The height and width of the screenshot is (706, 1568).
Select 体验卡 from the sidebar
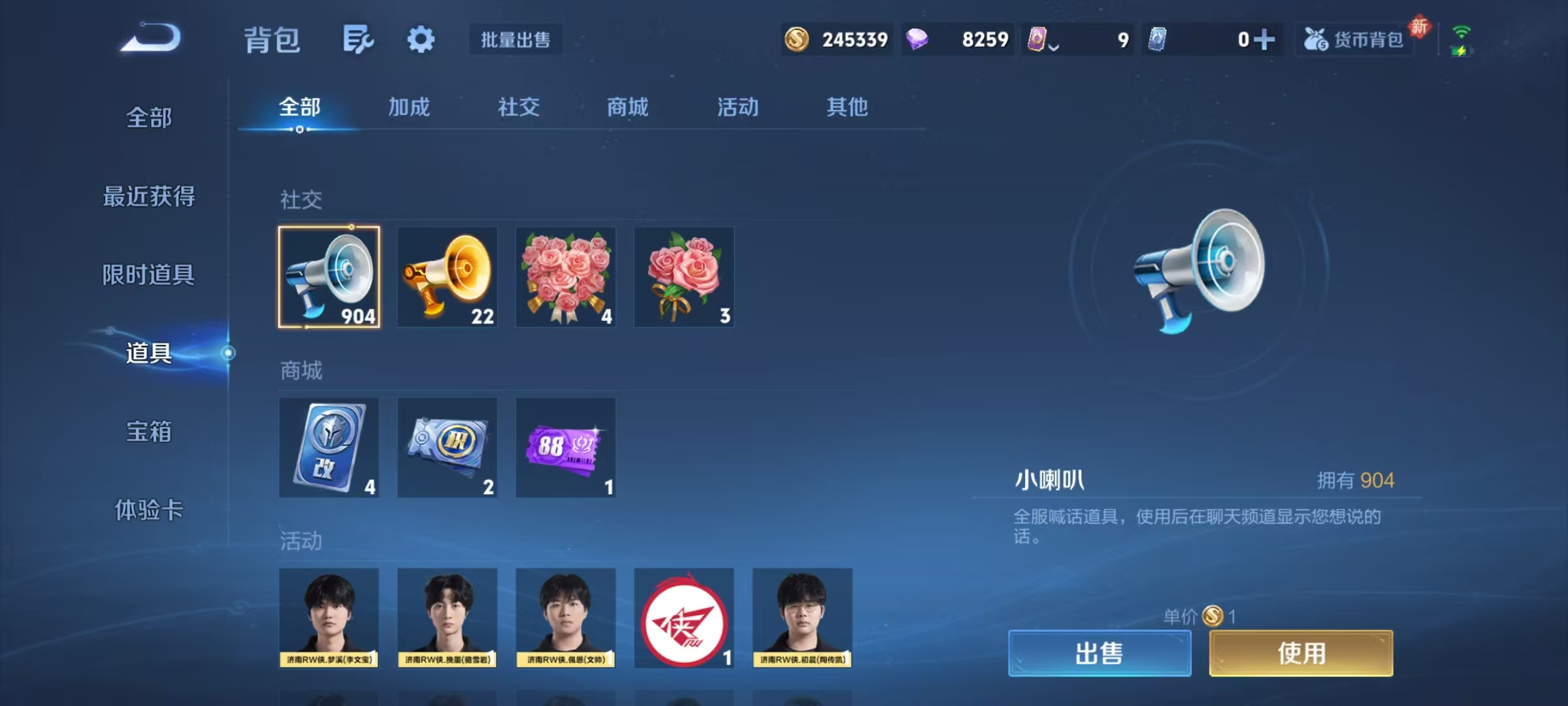[149, 512]
